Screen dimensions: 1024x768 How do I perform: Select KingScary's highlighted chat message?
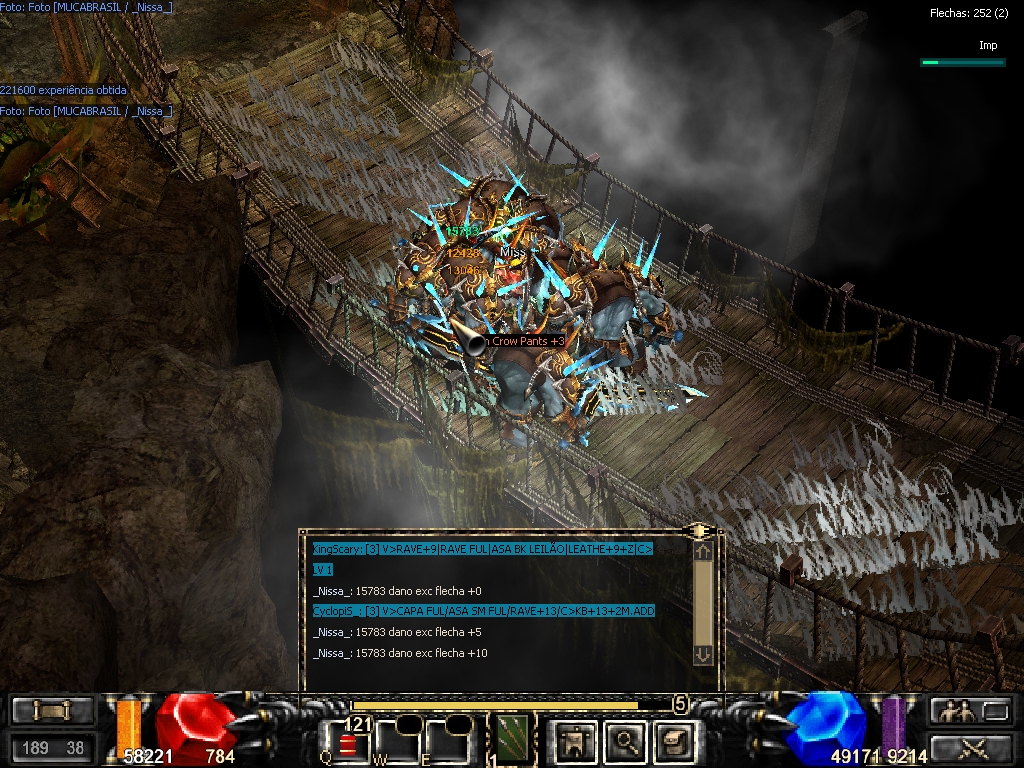click(x=482, y=549)
